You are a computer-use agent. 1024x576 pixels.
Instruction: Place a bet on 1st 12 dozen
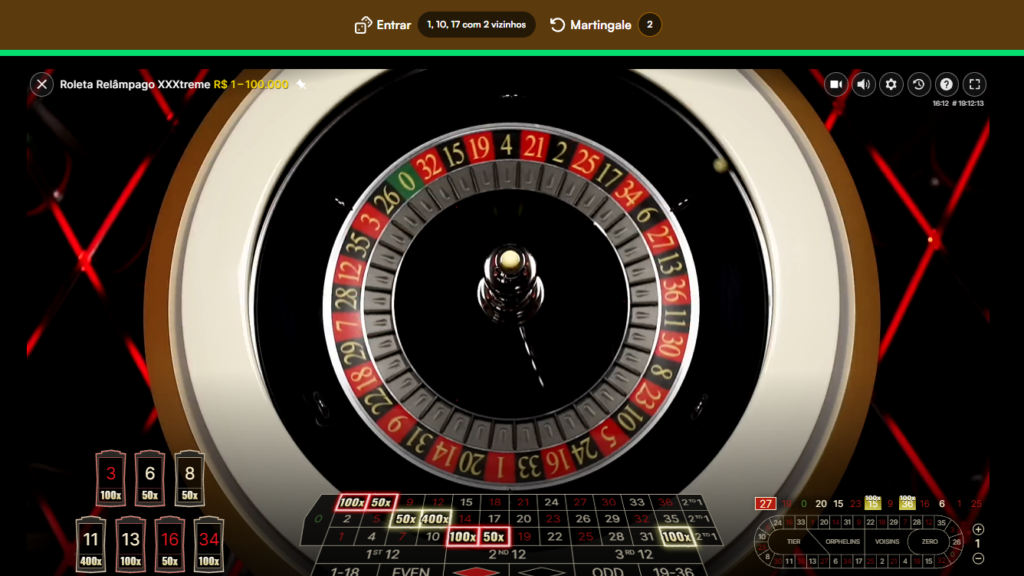(x=383, y=554)
